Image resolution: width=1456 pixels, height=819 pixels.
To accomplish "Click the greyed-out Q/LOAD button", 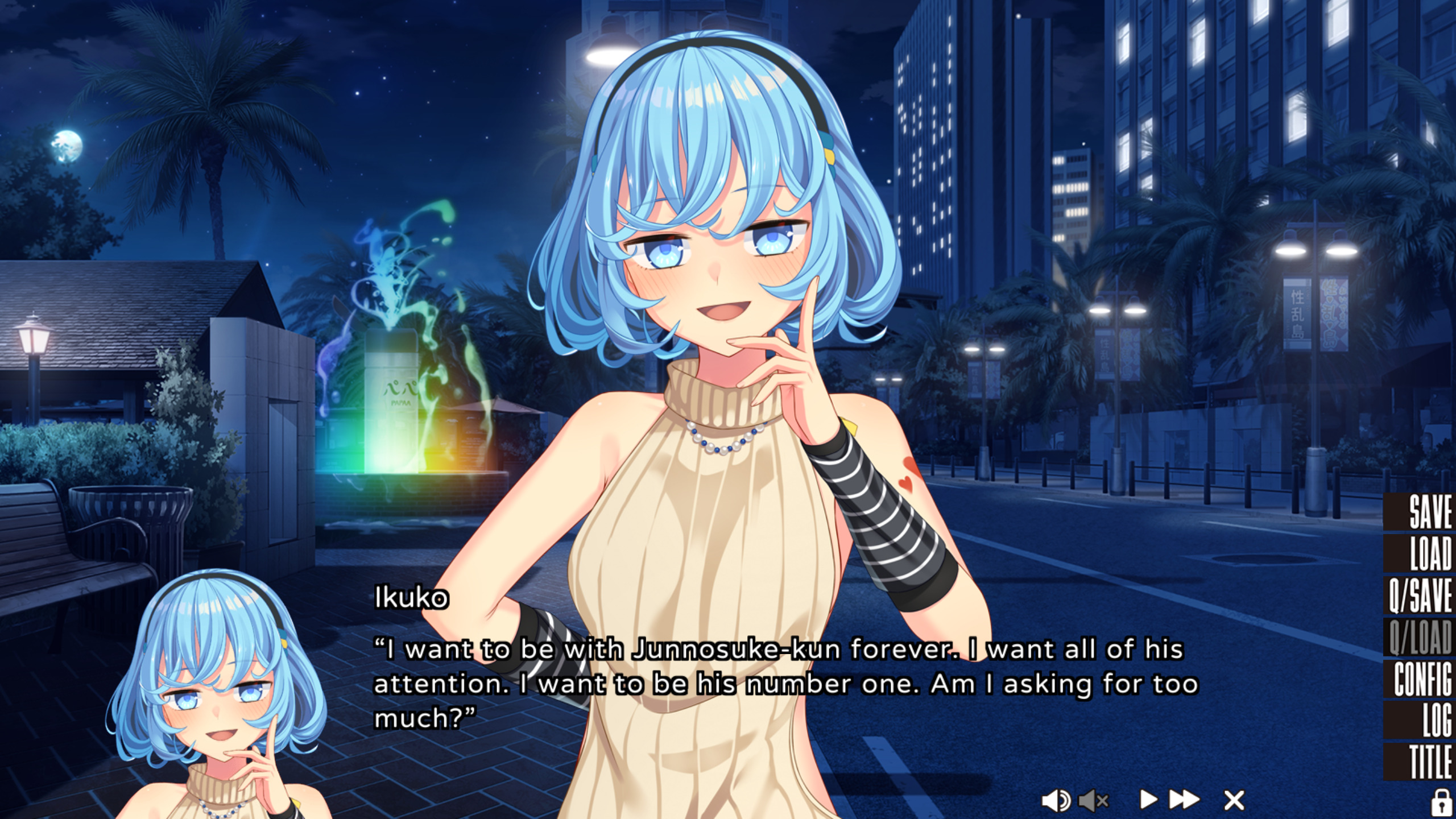I will coord(1421,638).
